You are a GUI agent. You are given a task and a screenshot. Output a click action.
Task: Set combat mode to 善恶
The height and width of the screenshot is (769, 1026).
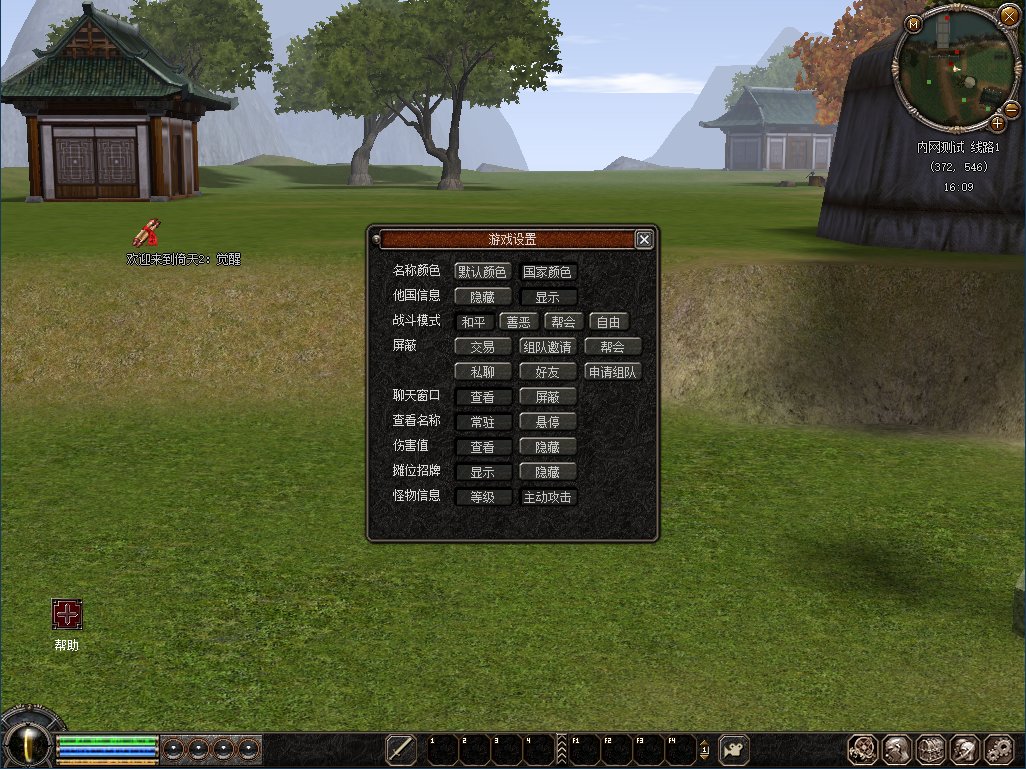tap(518, 322)
